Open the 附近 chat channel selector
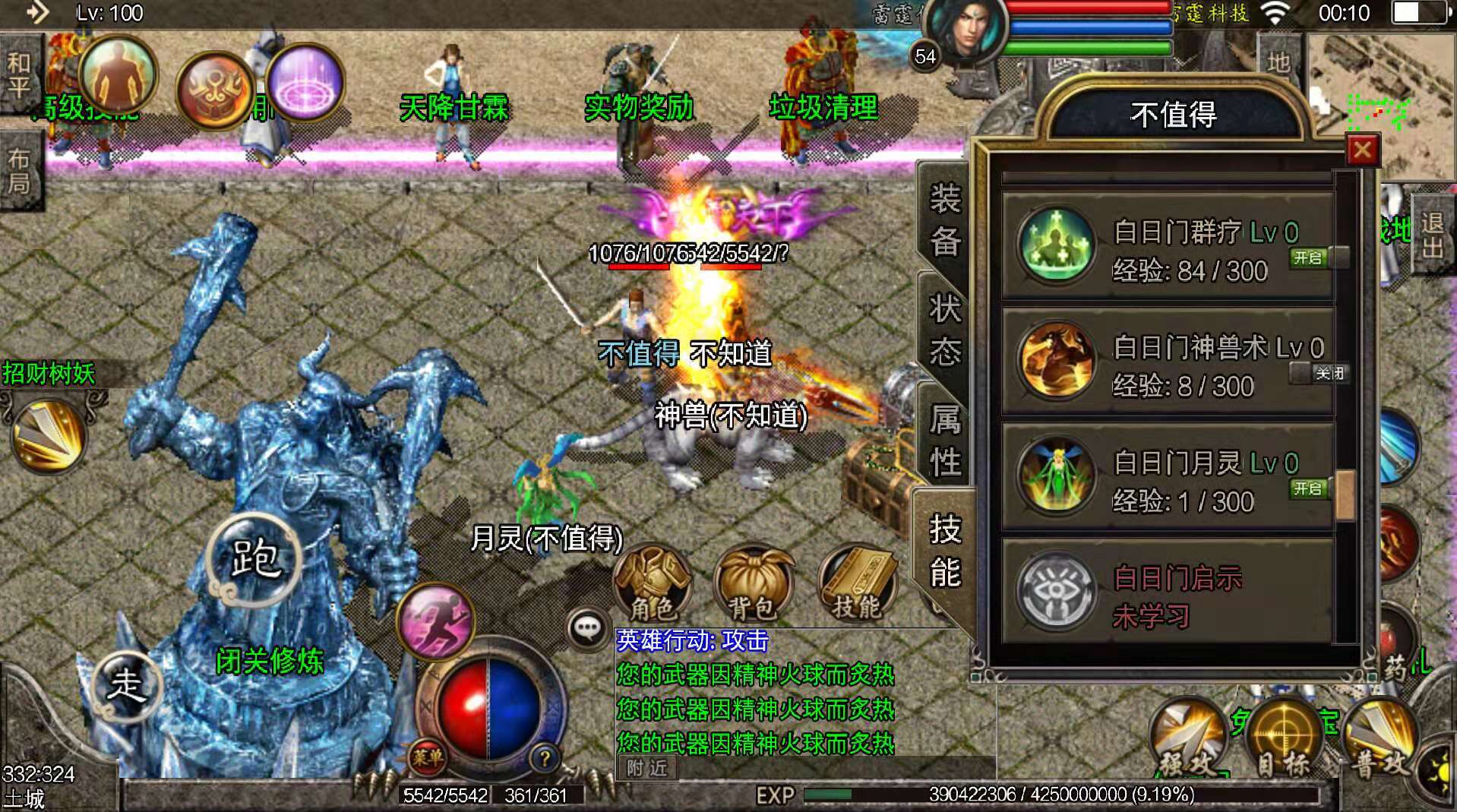This screenshot has width=1457, height=812. click(x=646, y=769)
